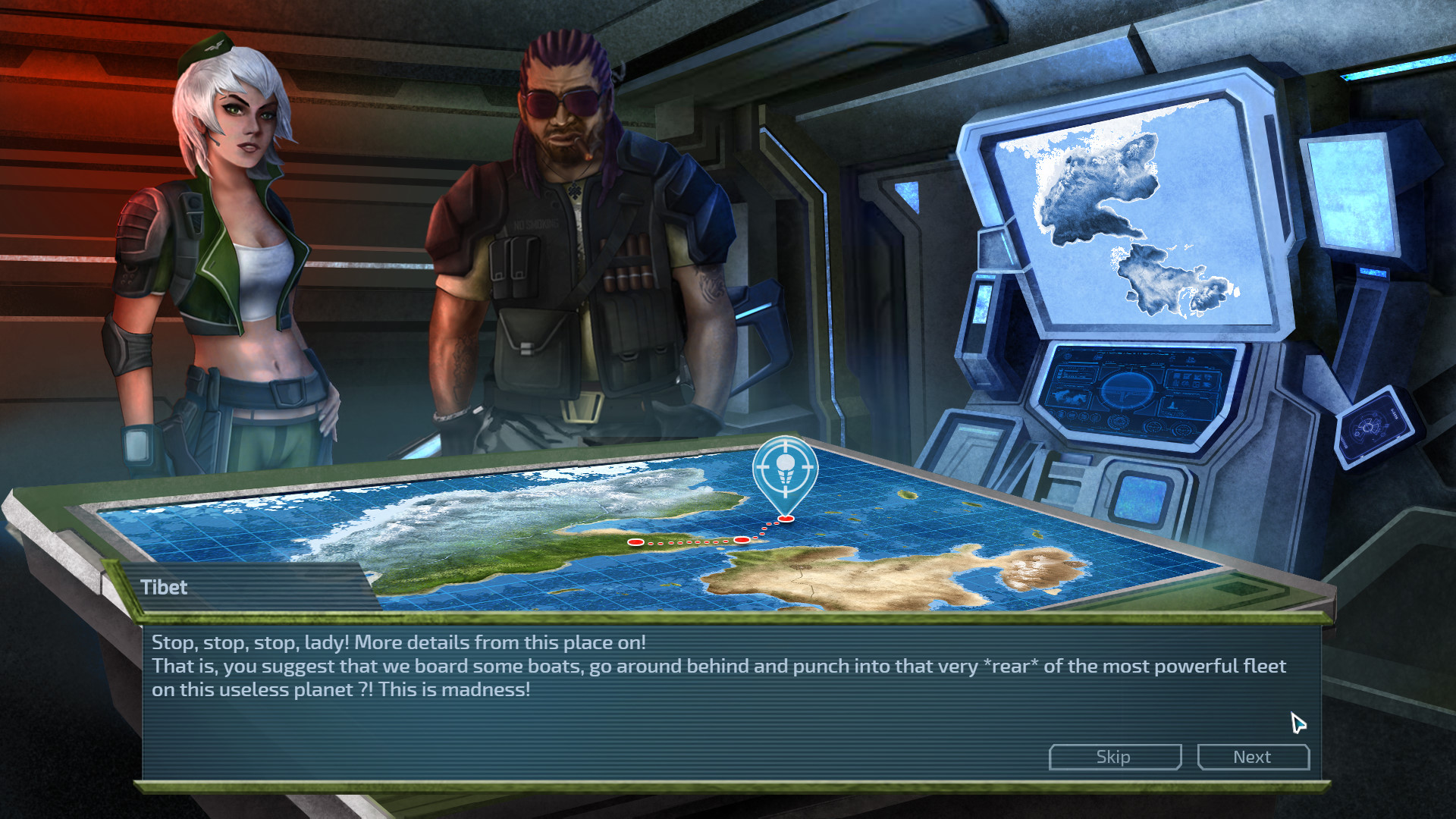Click the grid of status icons on the console
This screenshot has height=819, width=1456.
pyautogui.click(x=1191, y=379)
